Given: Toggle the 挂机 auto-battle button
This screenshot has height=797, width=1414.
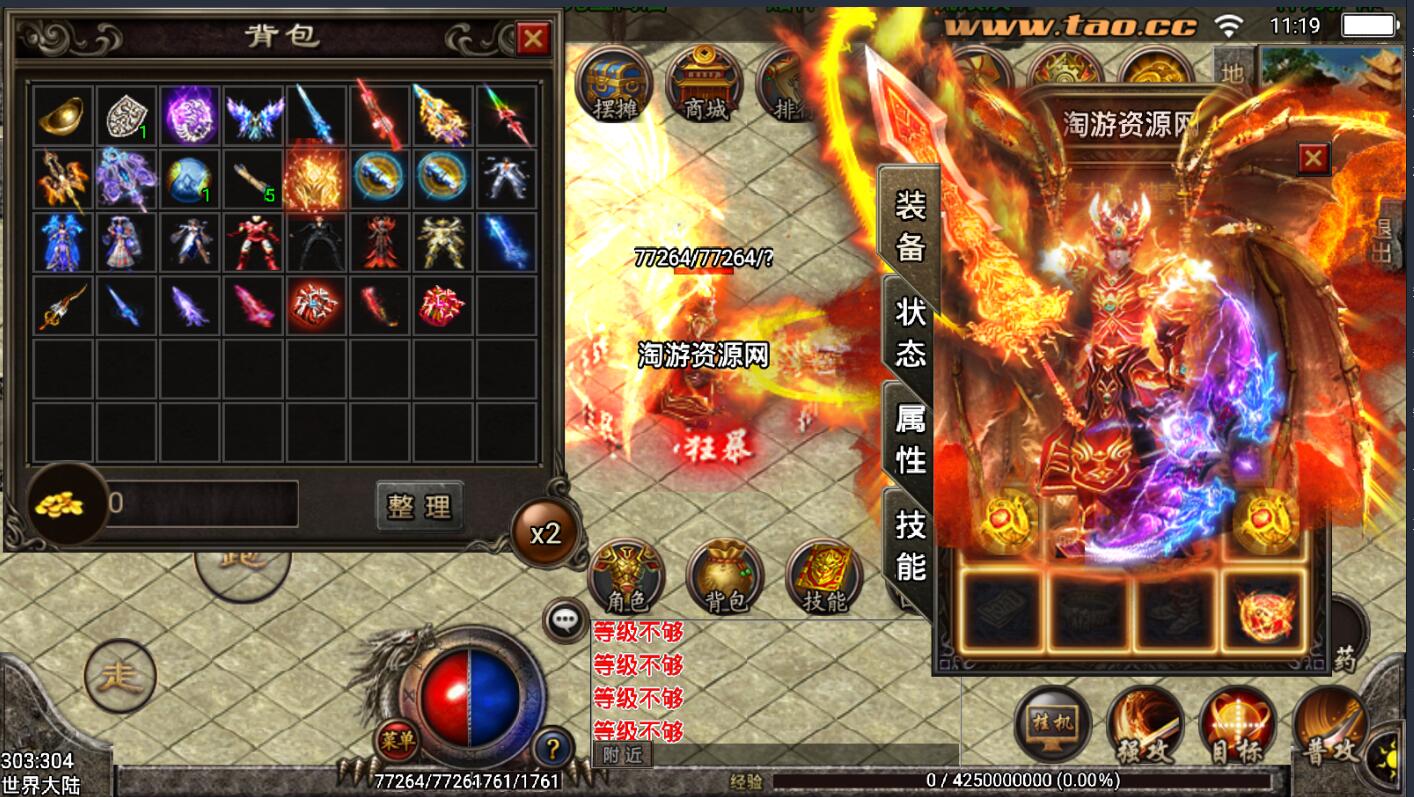Looking at the screenshot, I should (1052, 723).
